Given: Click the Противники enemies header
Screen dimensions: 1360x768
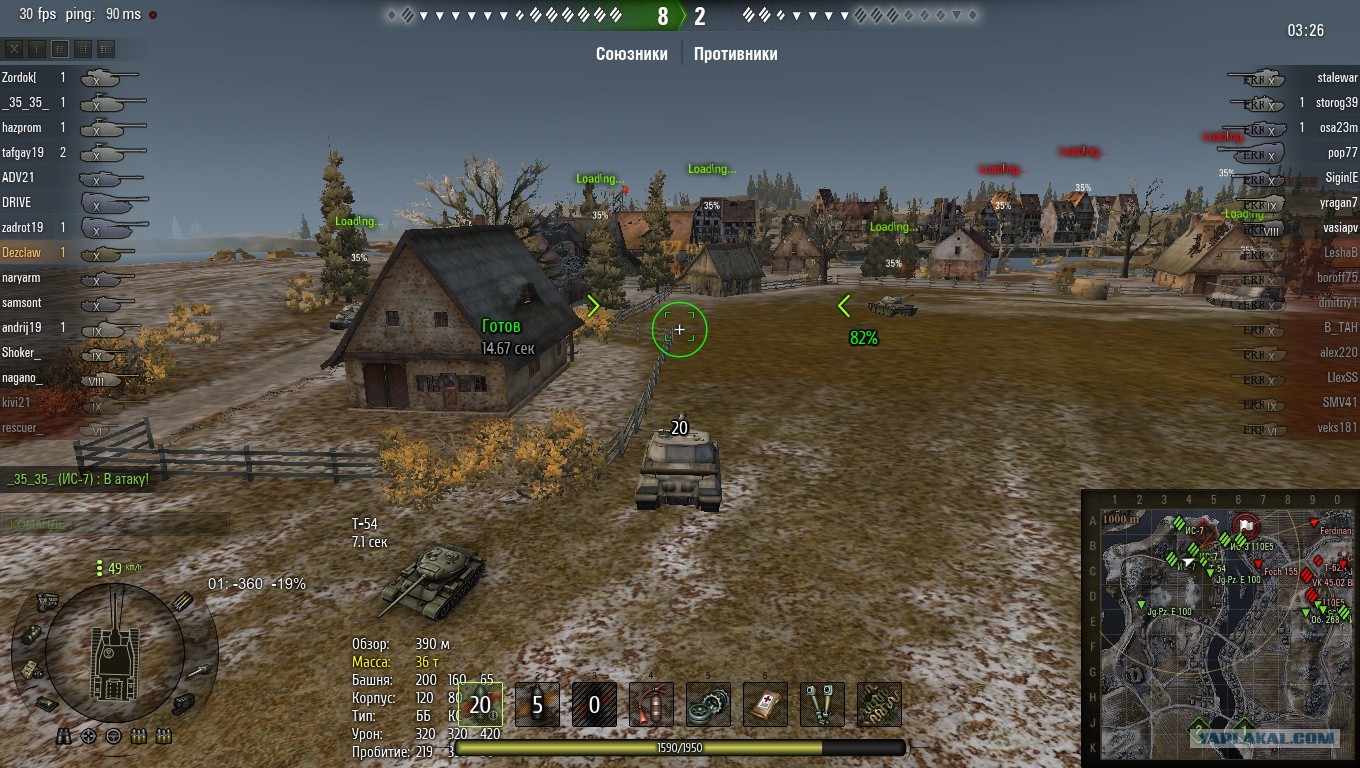Looking at the screenshot, I should coord(735,54).
